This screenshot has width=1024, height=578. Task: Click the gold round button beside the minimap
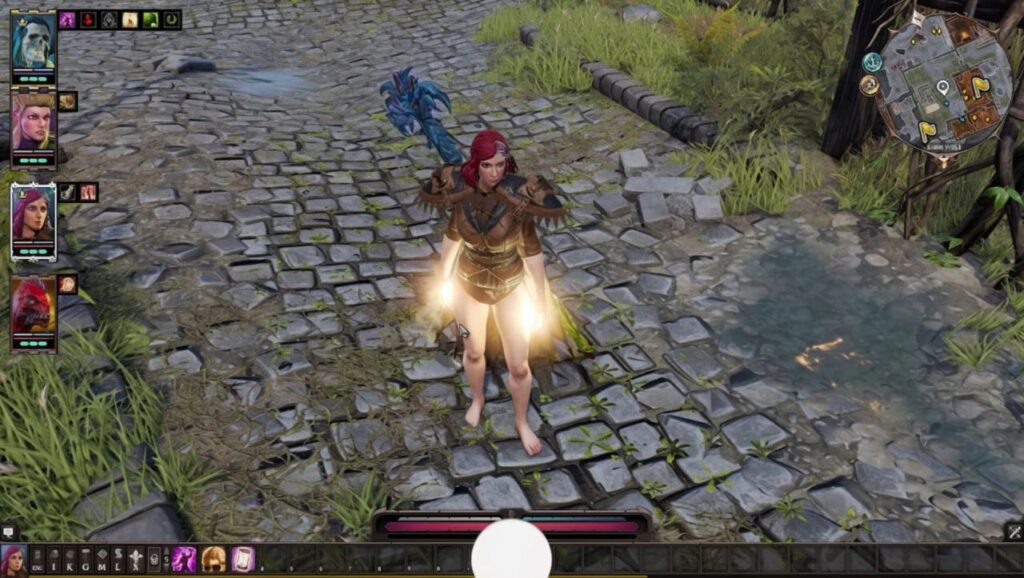pos(868,86)
